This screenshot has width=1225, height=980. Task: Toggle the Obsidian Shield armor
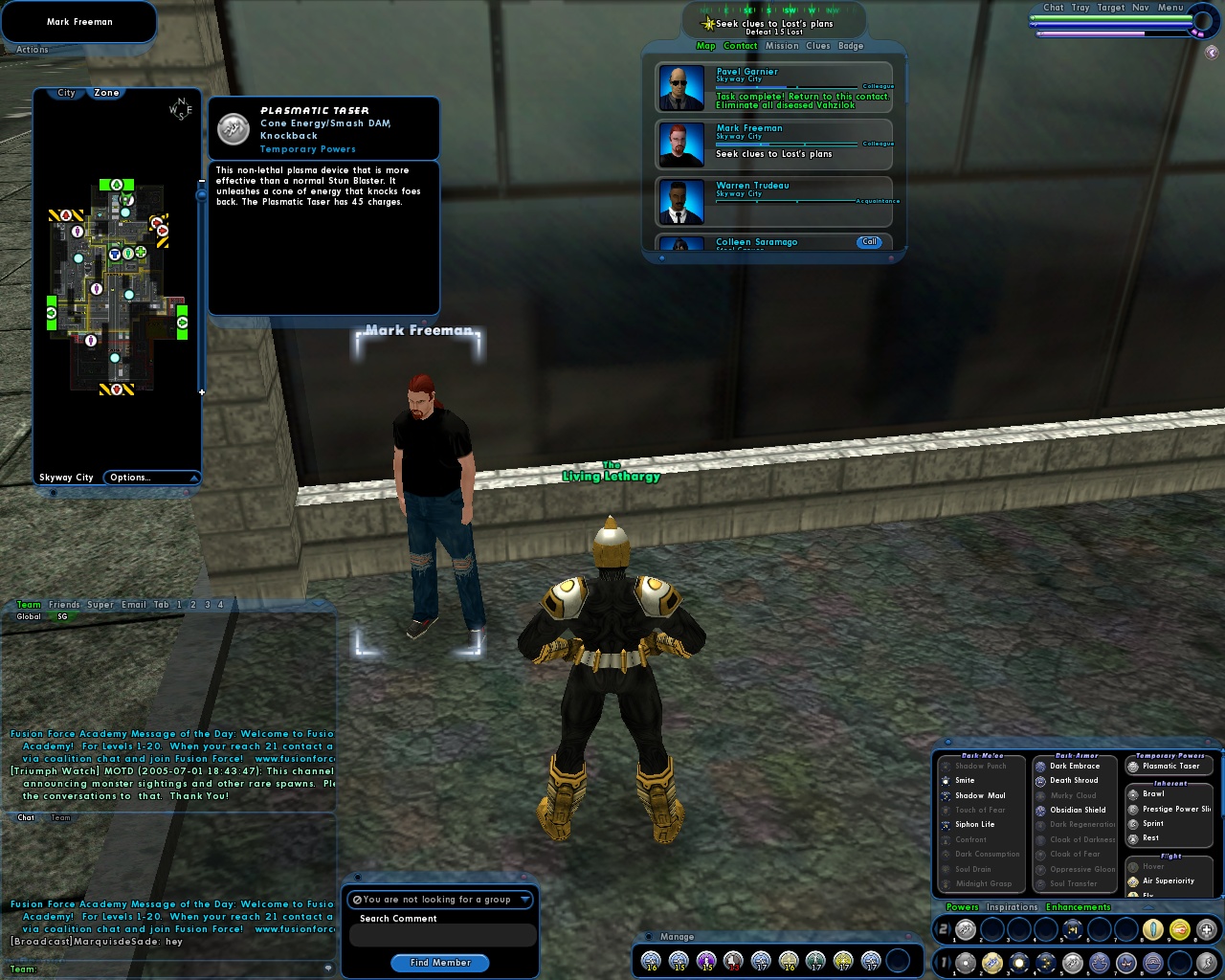coord(1039,810)
